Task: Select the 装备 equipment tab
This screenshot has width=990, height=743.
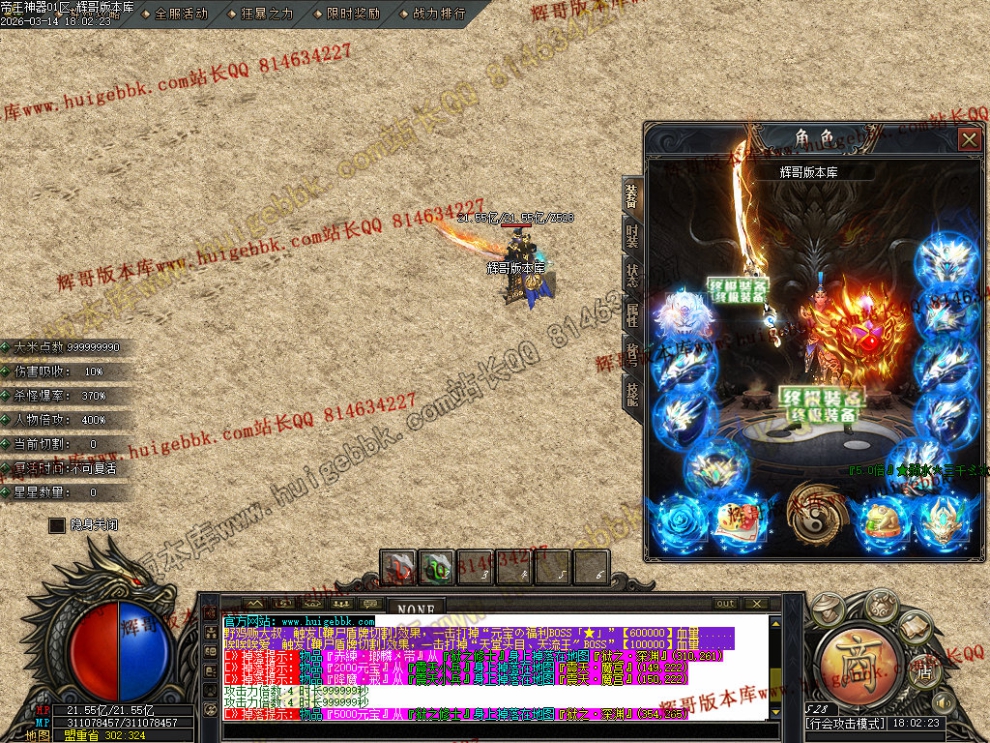Action: pyautogui.click(x=632, y=196)
